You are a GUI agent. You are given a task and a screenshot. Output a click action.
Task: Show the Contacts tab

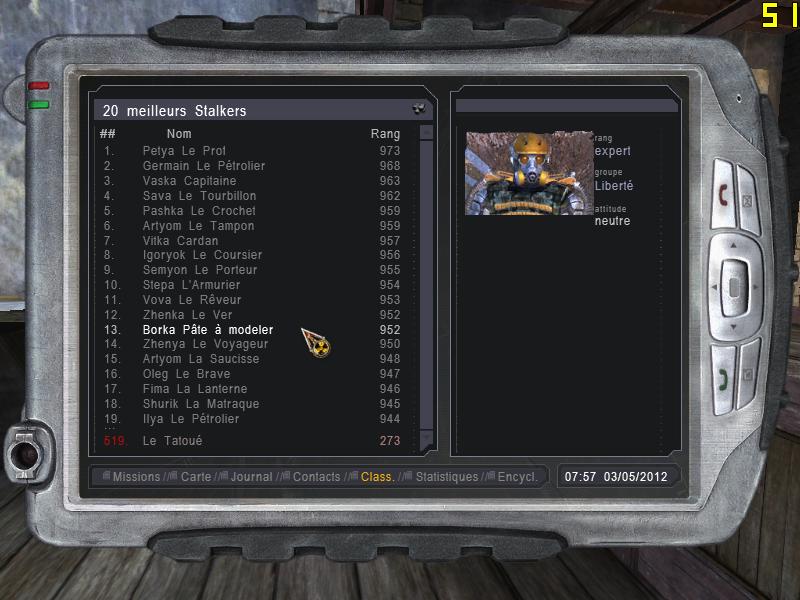pos(316,477)
